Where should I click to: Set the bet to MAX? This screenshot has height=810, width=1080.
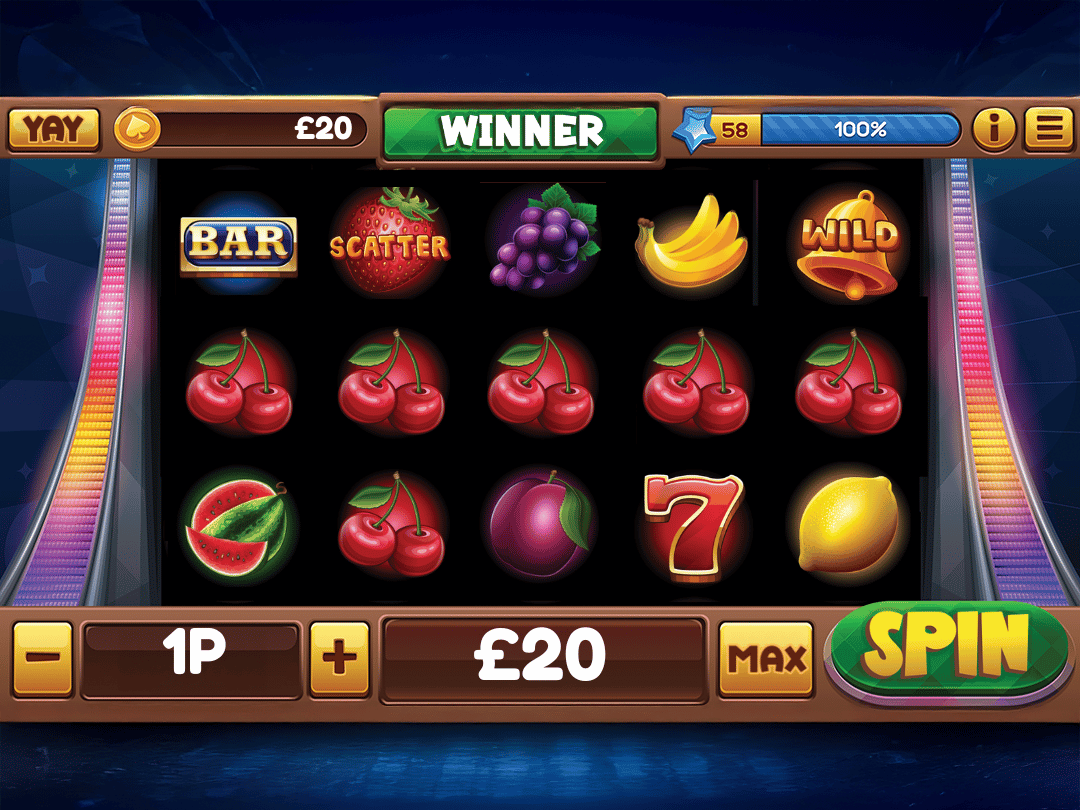[x=766, y=658]
